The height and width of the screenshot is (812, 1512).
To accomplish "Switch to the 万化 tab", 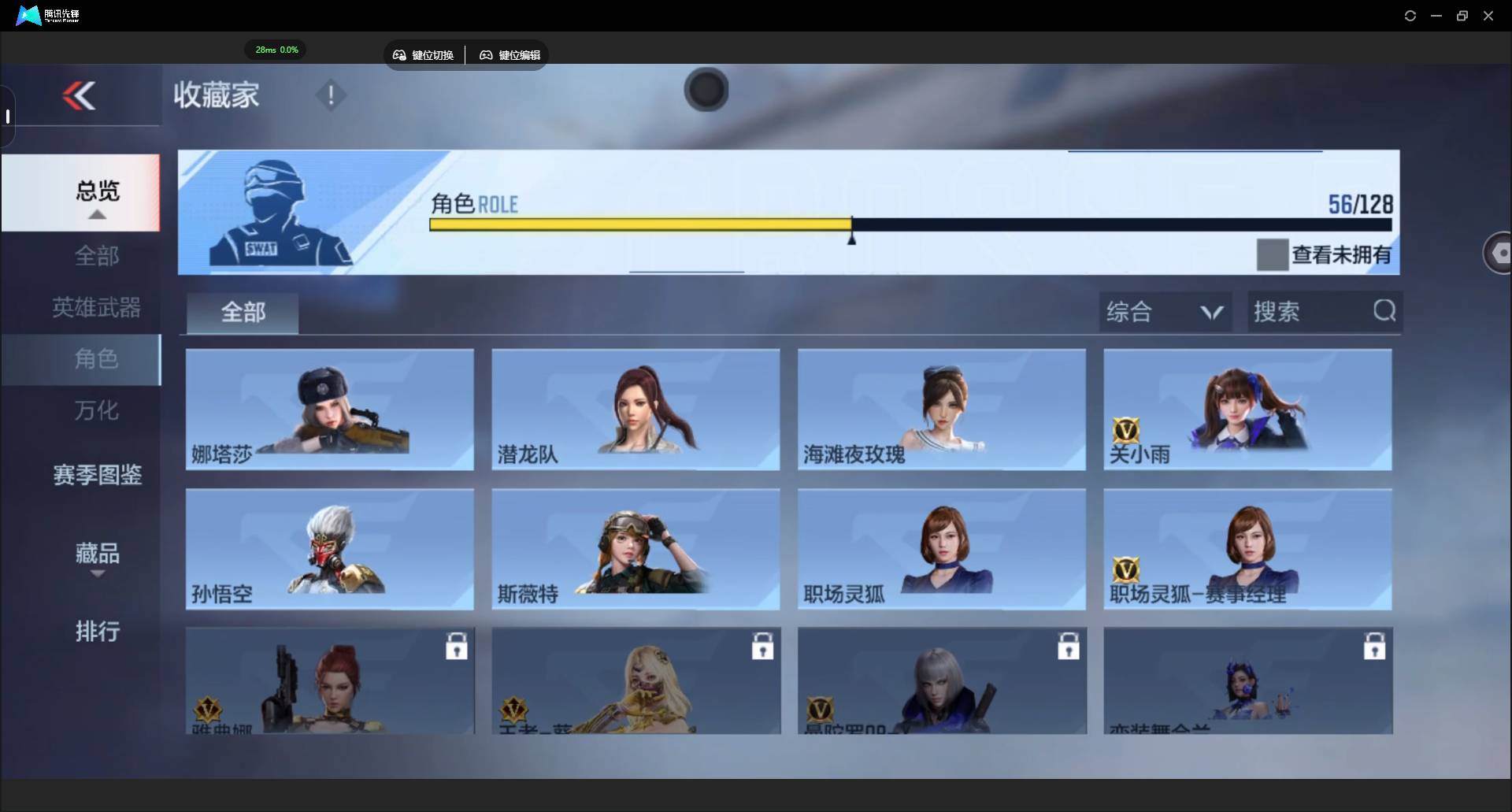I will click(97, 410).
